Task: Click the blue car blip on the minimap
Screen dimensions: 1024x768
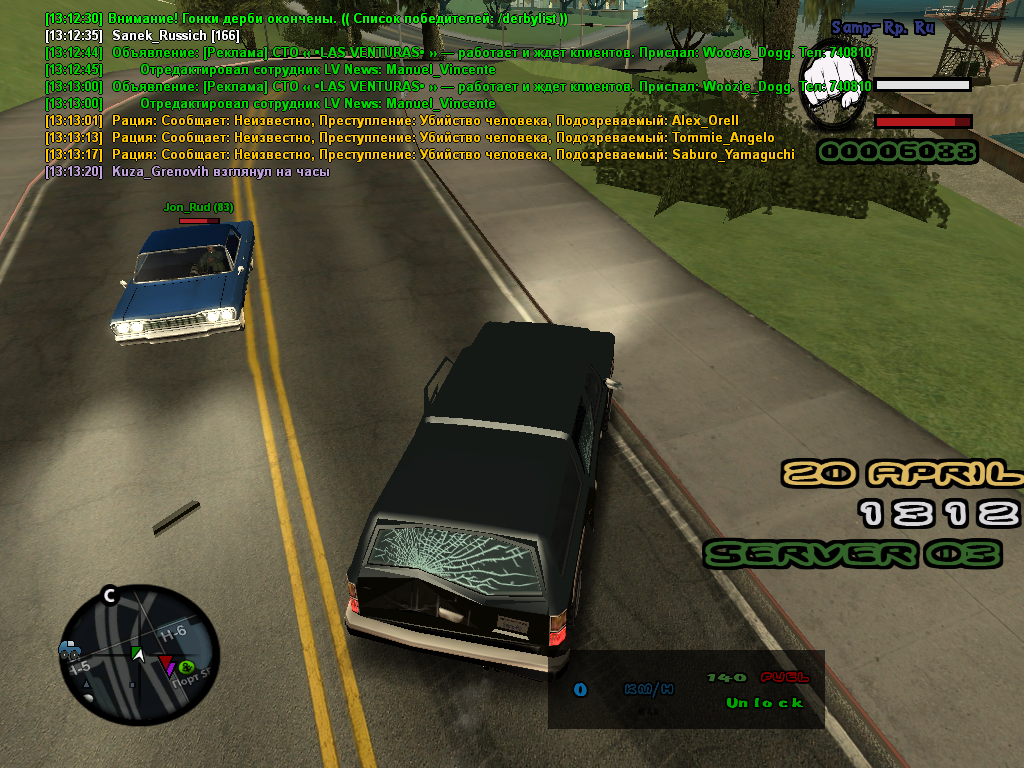Action: click(70, 650)
